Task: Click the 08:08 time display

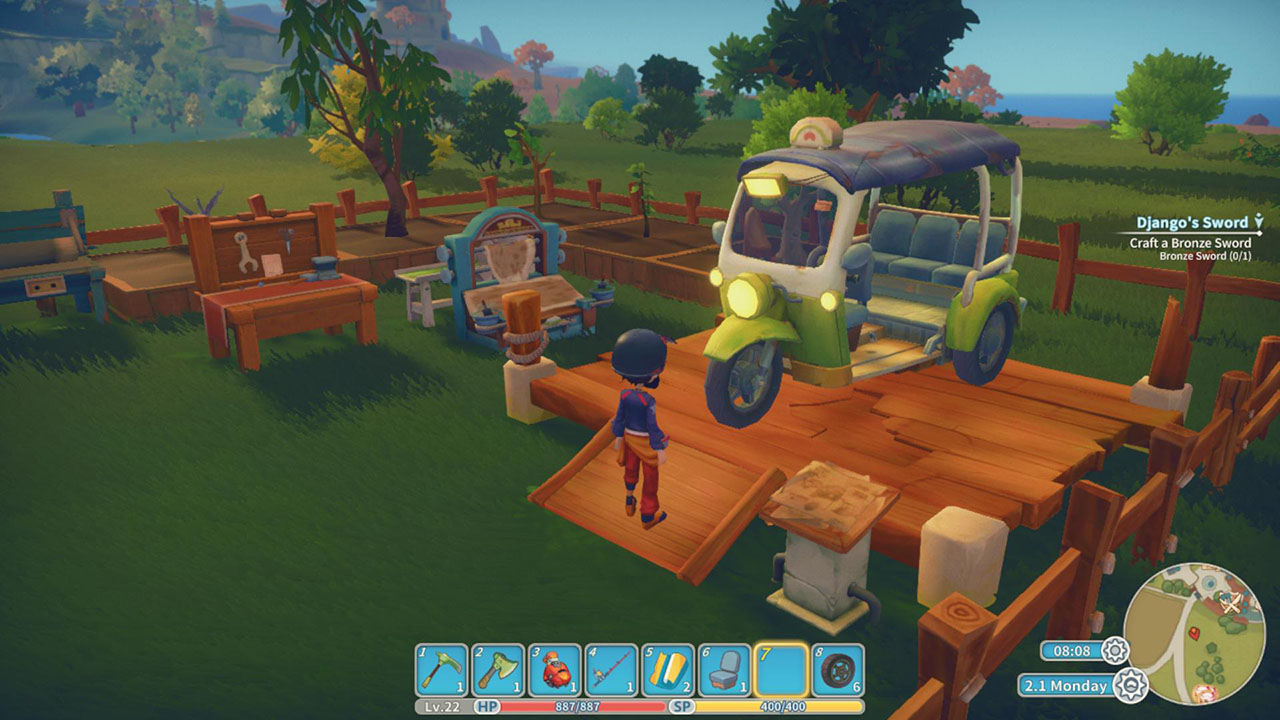Action: [x=1071, y=651]
